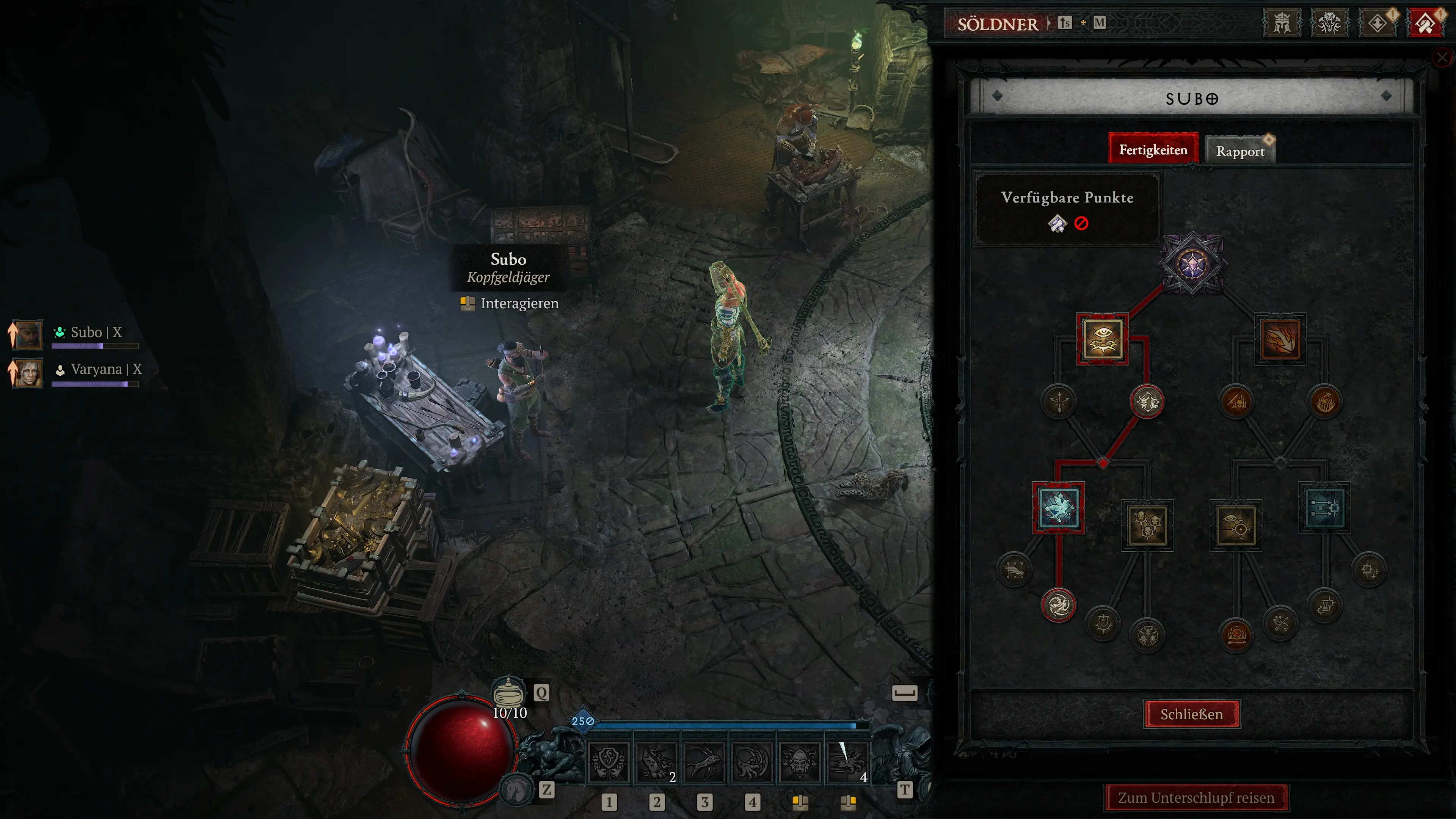Close the panel with the X button
The height and width of the screenshot is (819, 1456).
(1442, 57)
